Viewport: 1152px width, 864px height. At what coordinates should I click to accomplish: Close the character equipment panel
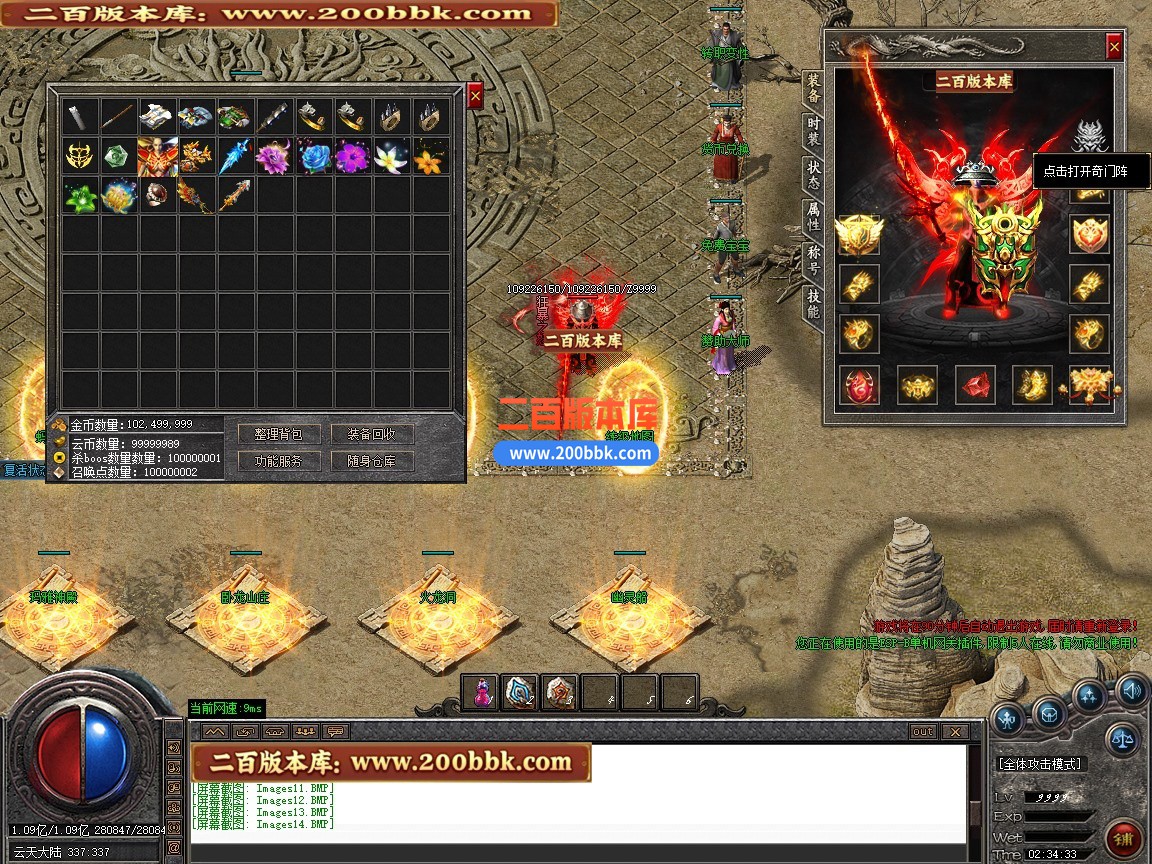1114,47
